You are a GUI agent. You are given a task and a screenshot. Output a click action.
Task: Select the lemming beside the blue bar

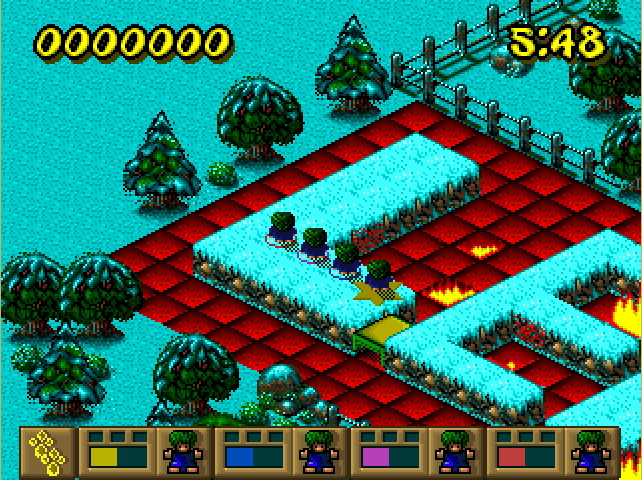tap(317, 452)
